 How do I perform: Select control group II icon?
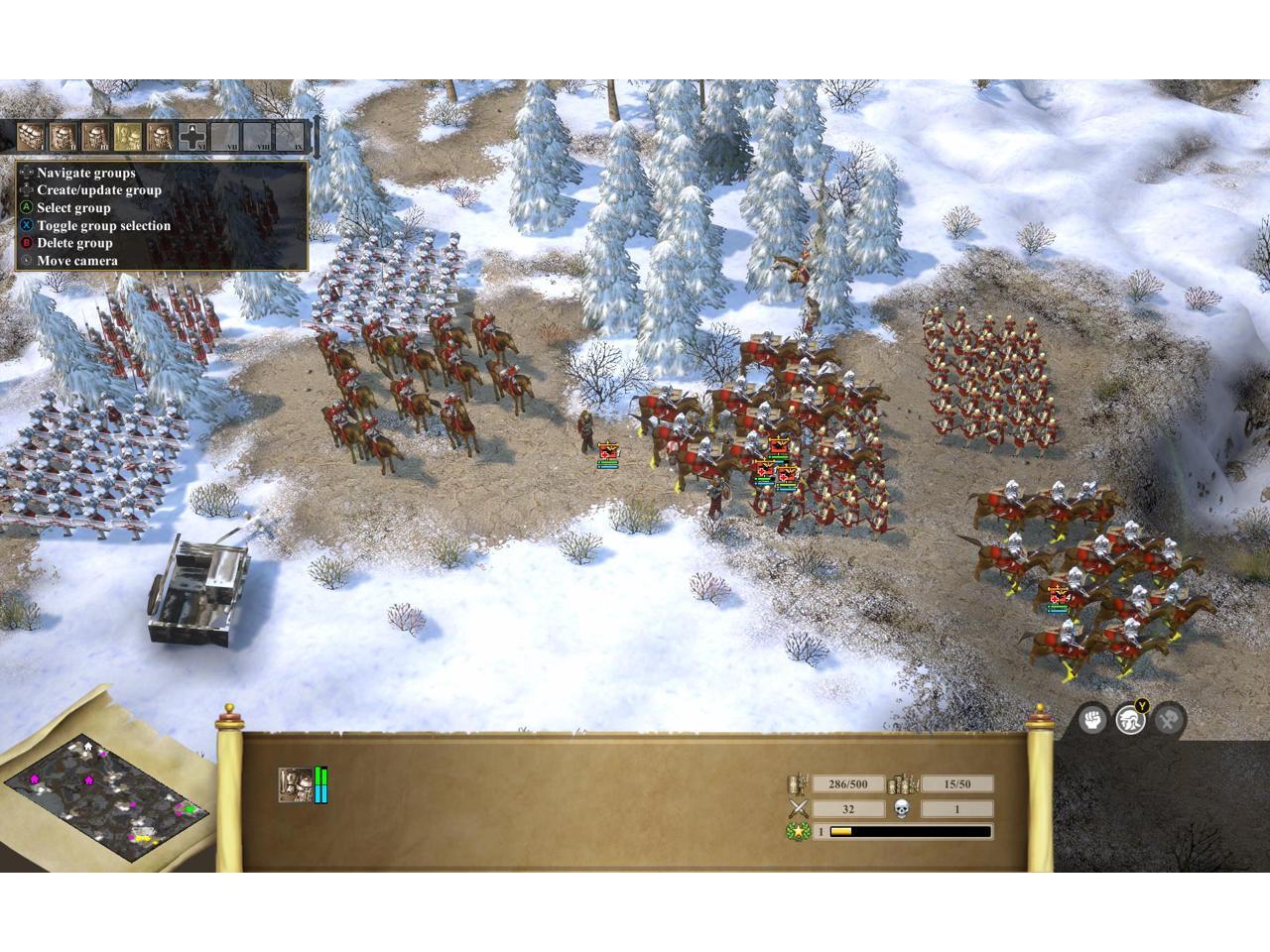63,136
